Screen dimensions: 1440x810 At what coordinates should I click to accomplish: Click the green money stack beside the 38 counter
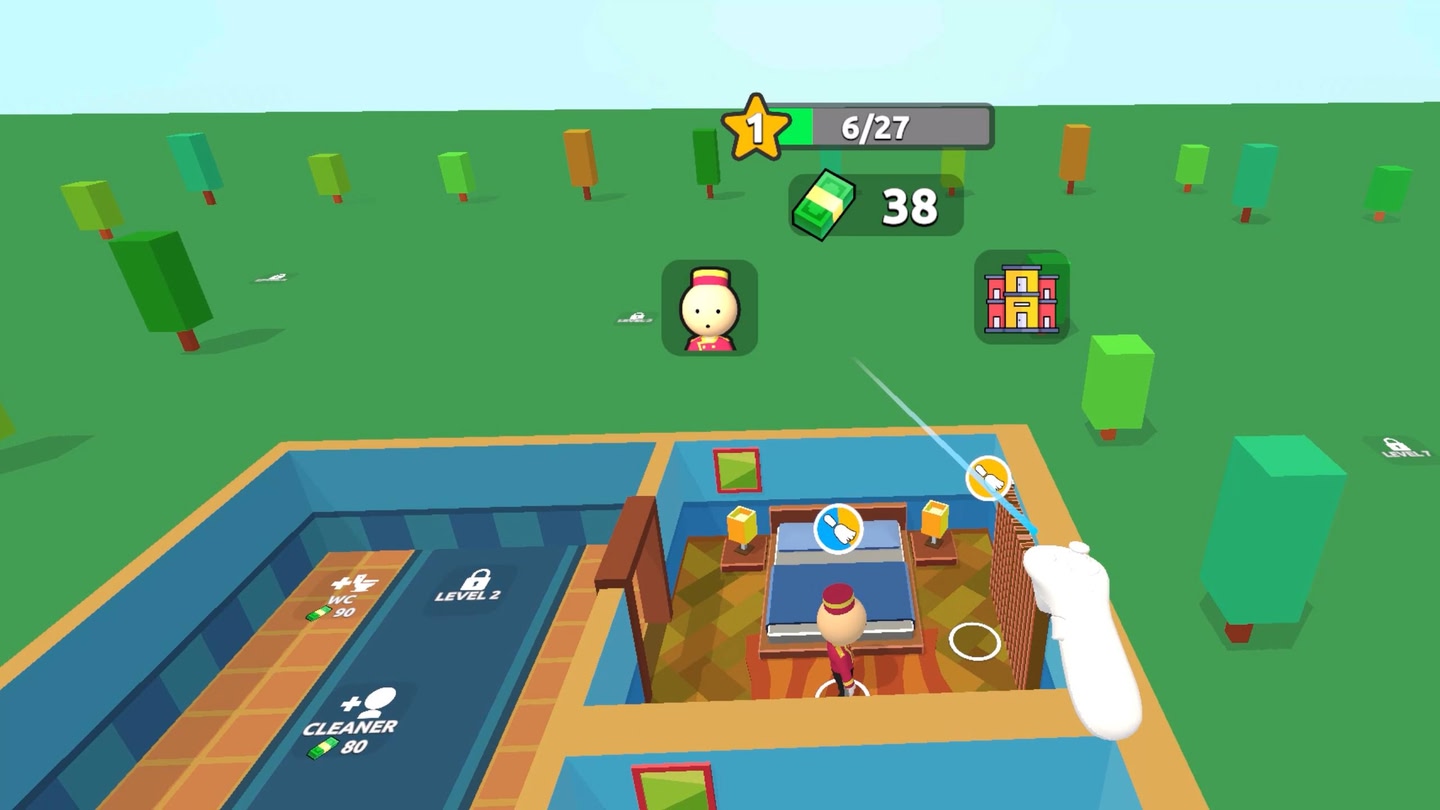point(823,203)
